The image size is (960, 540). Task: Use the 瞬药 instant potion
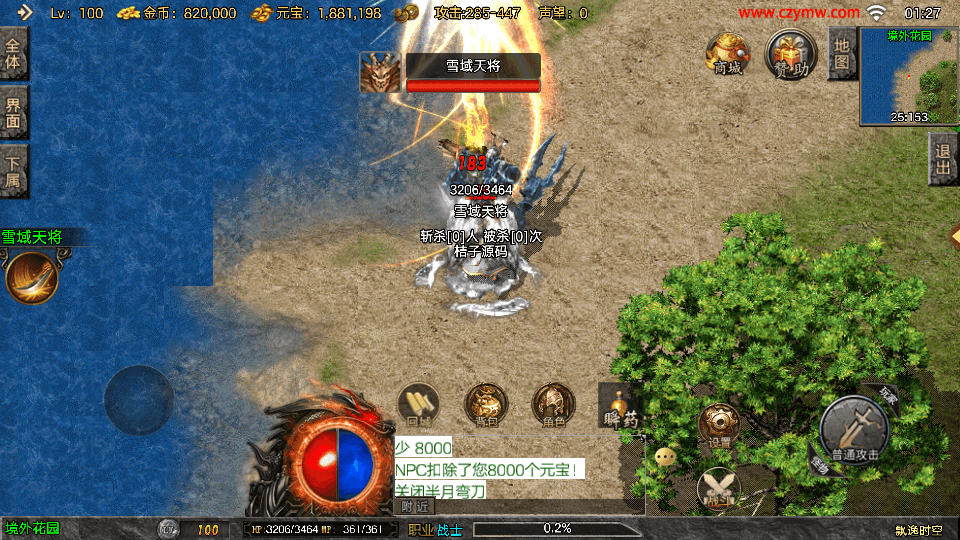[621, 409]
